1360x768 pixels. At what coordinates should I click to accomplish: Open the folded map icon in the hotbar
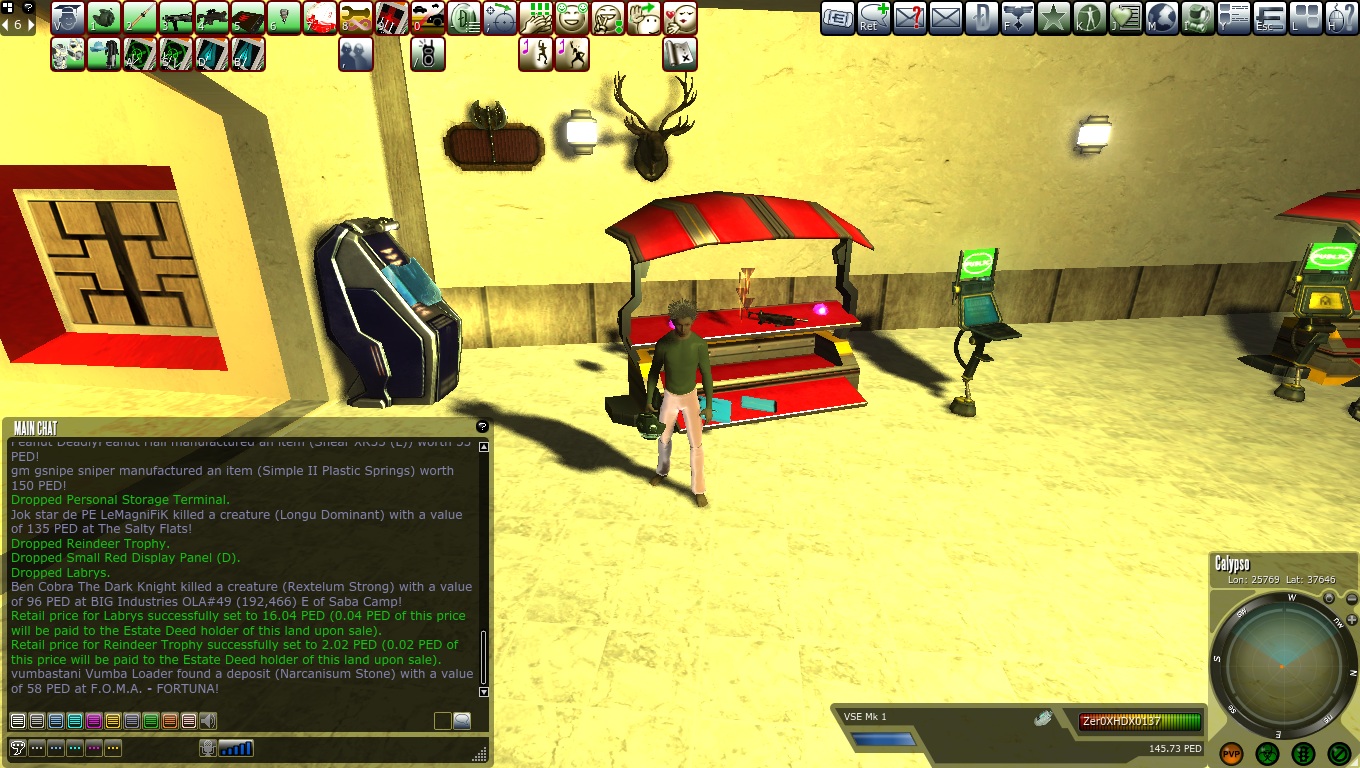(680, 54)
